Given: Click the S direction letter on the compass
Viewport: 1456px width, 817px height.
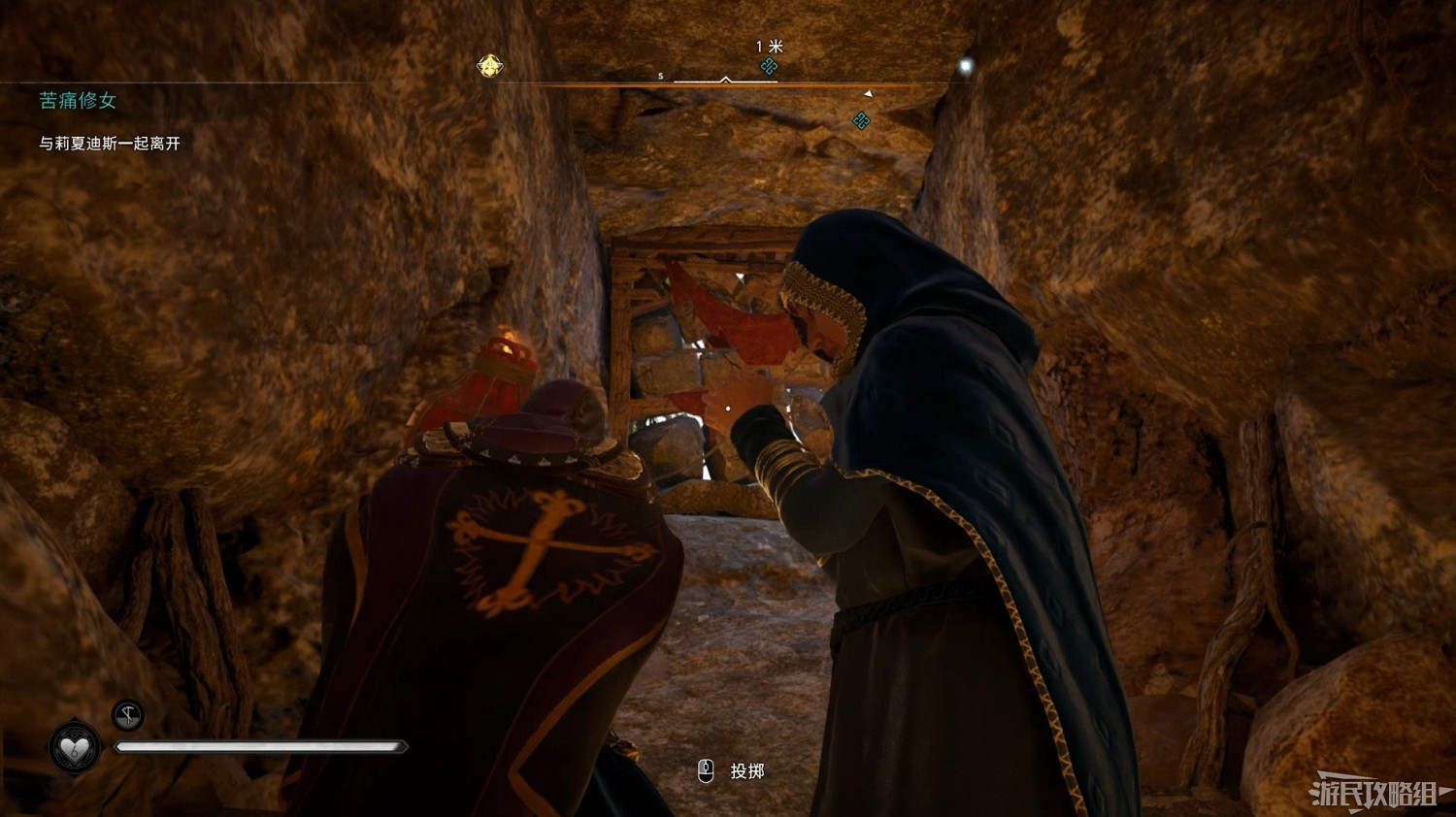Looking at the screenshot, I should click(659, 77).
